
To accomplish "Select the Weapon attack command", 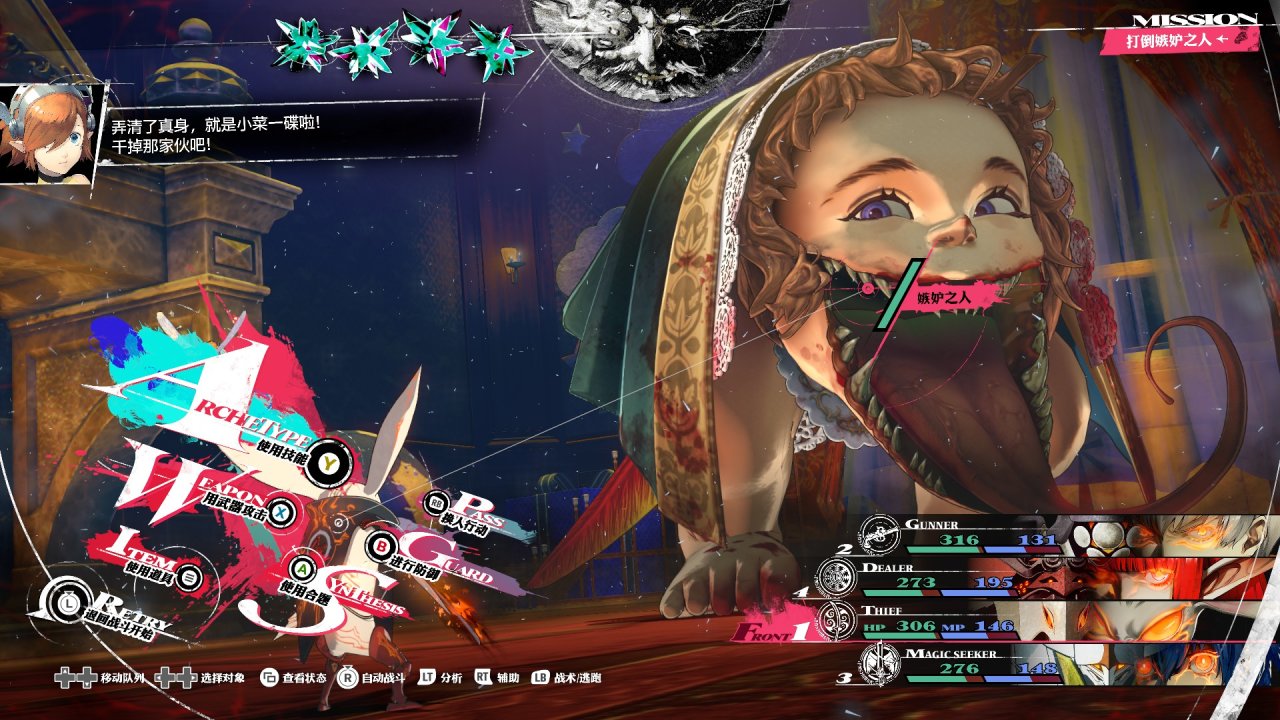I will coord(283,511).
